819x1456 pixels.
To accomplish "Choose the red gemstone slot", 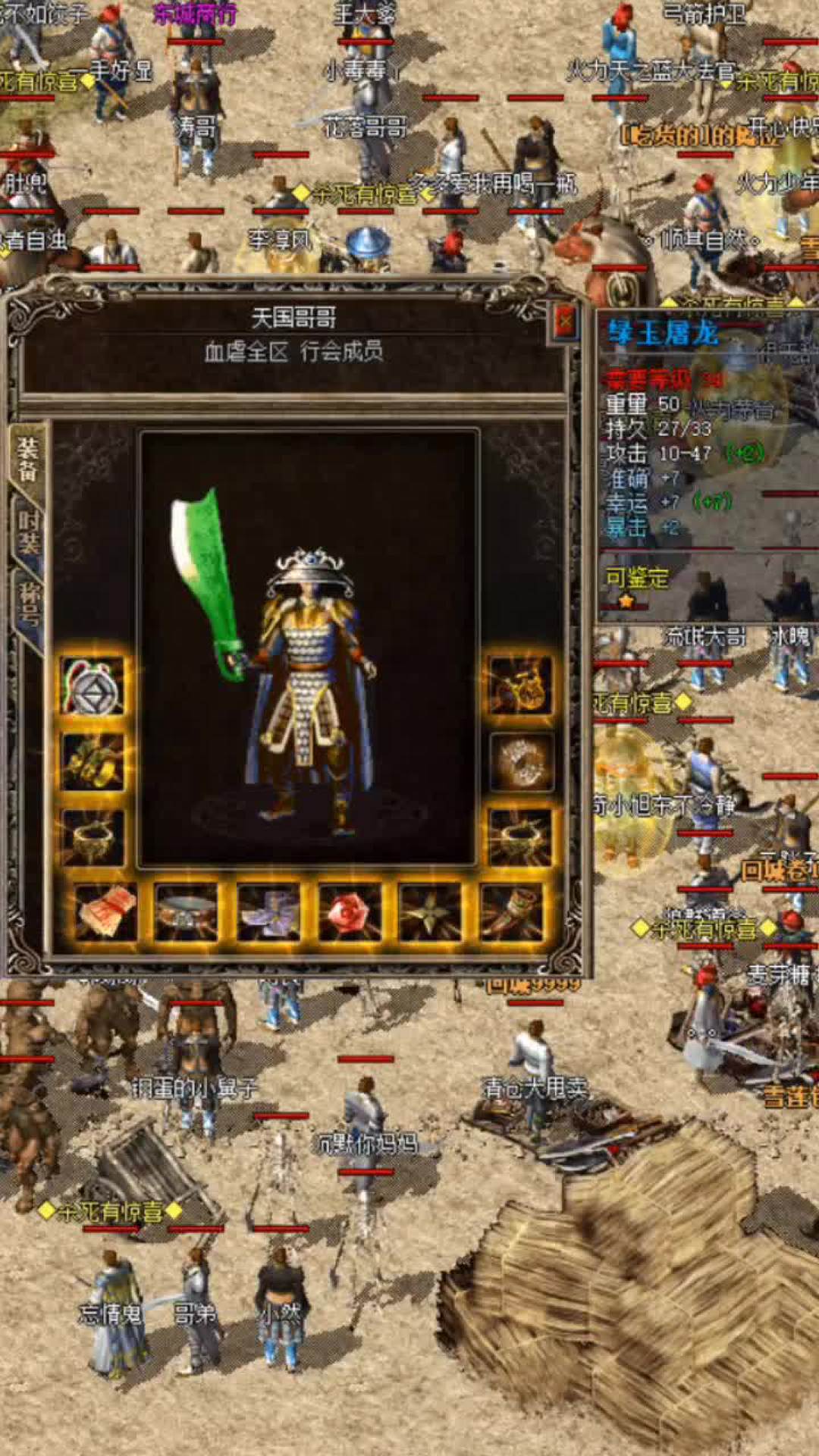I will [350, 912].
